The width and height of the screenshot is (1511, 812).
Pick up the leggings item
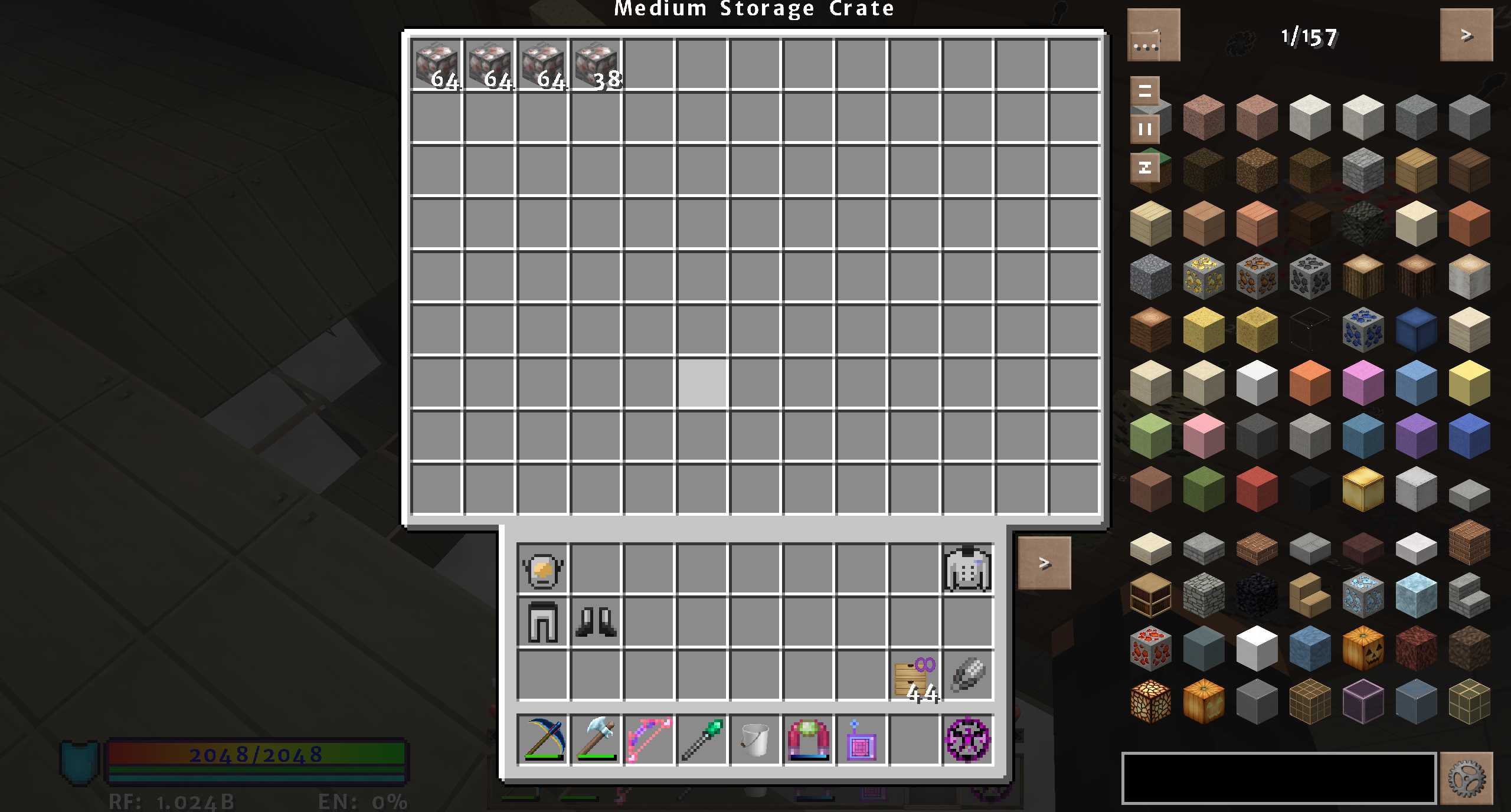tap(542, 622)
